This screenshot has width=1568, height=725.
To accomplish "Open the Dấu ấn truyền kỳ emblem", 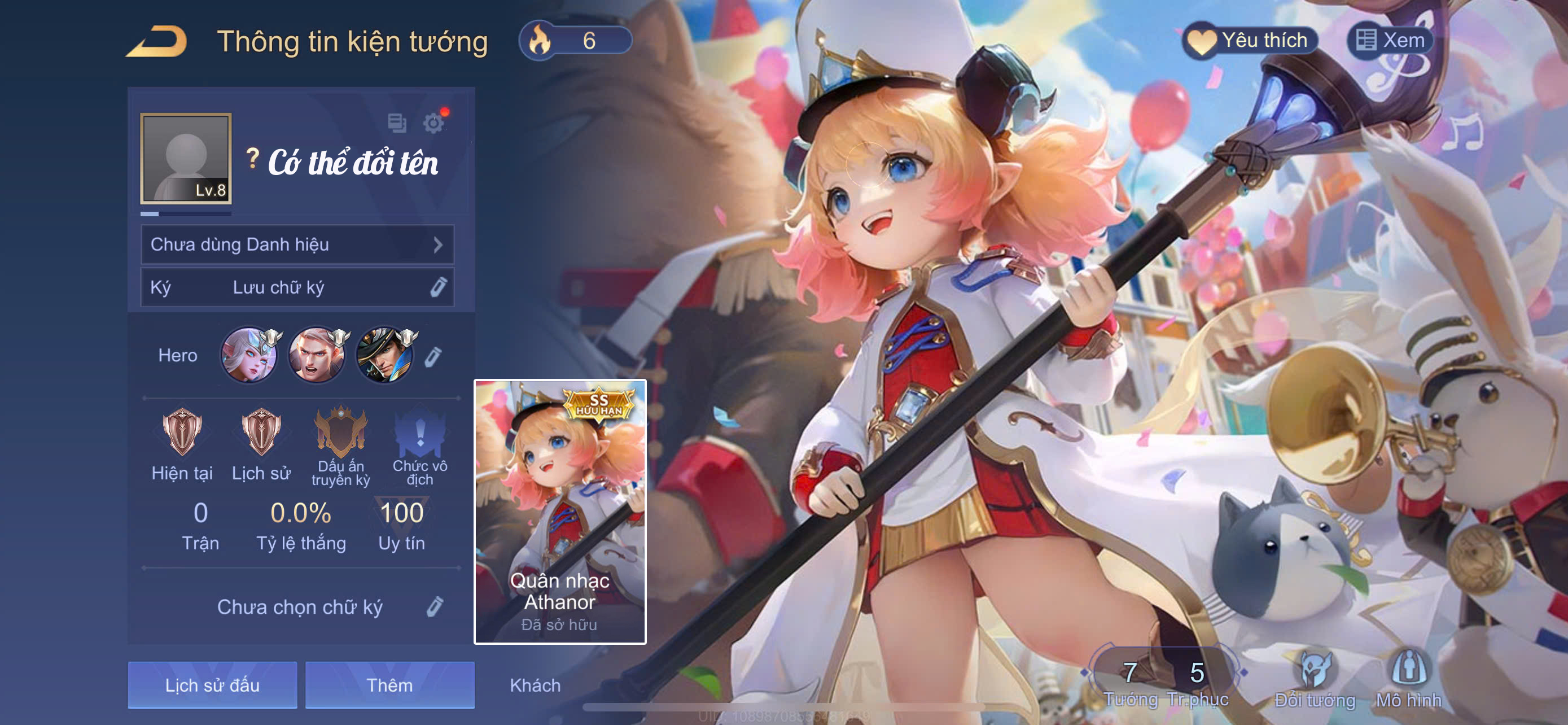I will pos(341,433).
